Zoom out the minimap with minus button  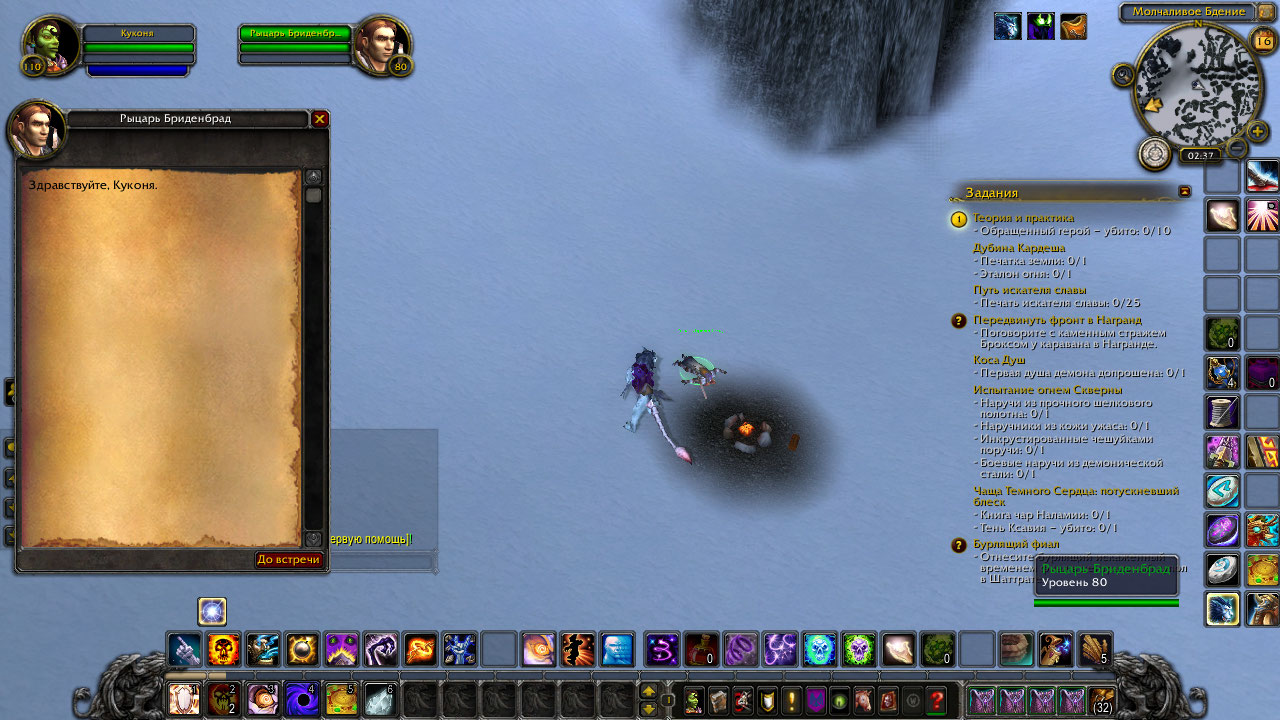[x=1237, y=149]
